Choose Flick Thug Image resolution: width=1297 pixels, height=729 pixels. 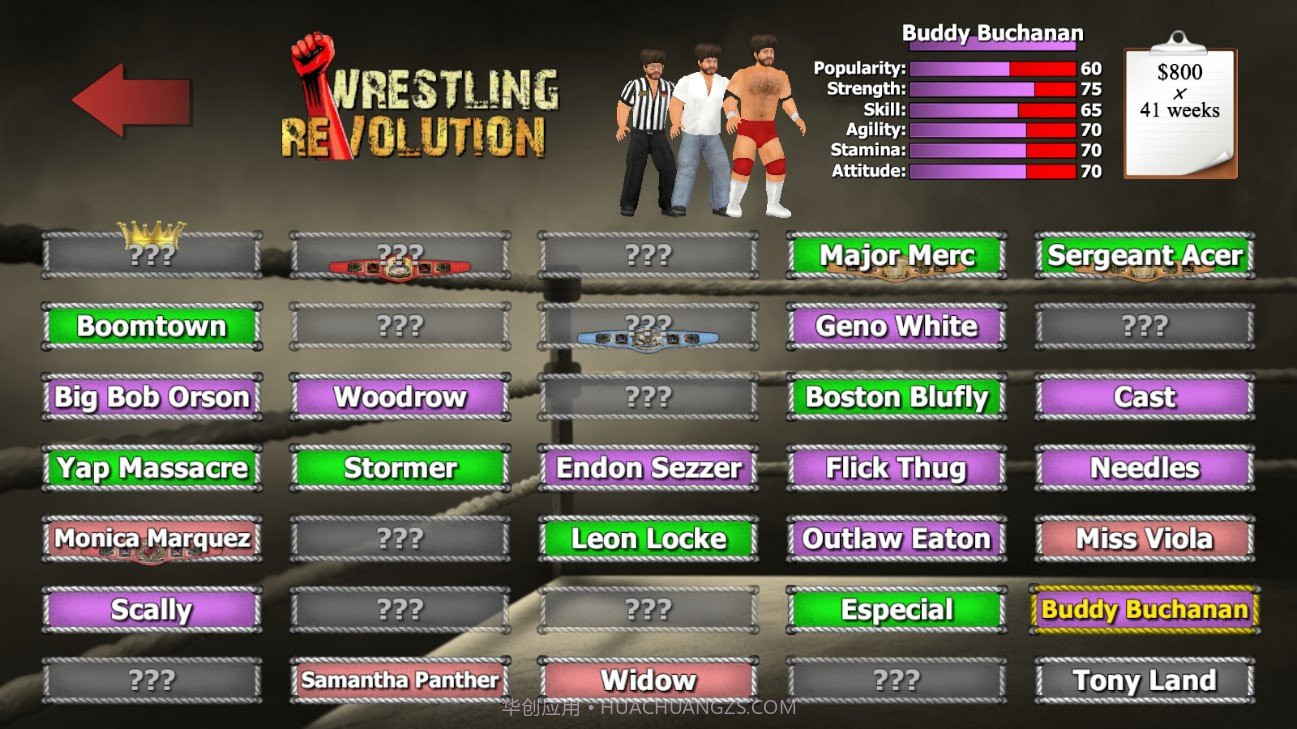(x=896, y=469)
